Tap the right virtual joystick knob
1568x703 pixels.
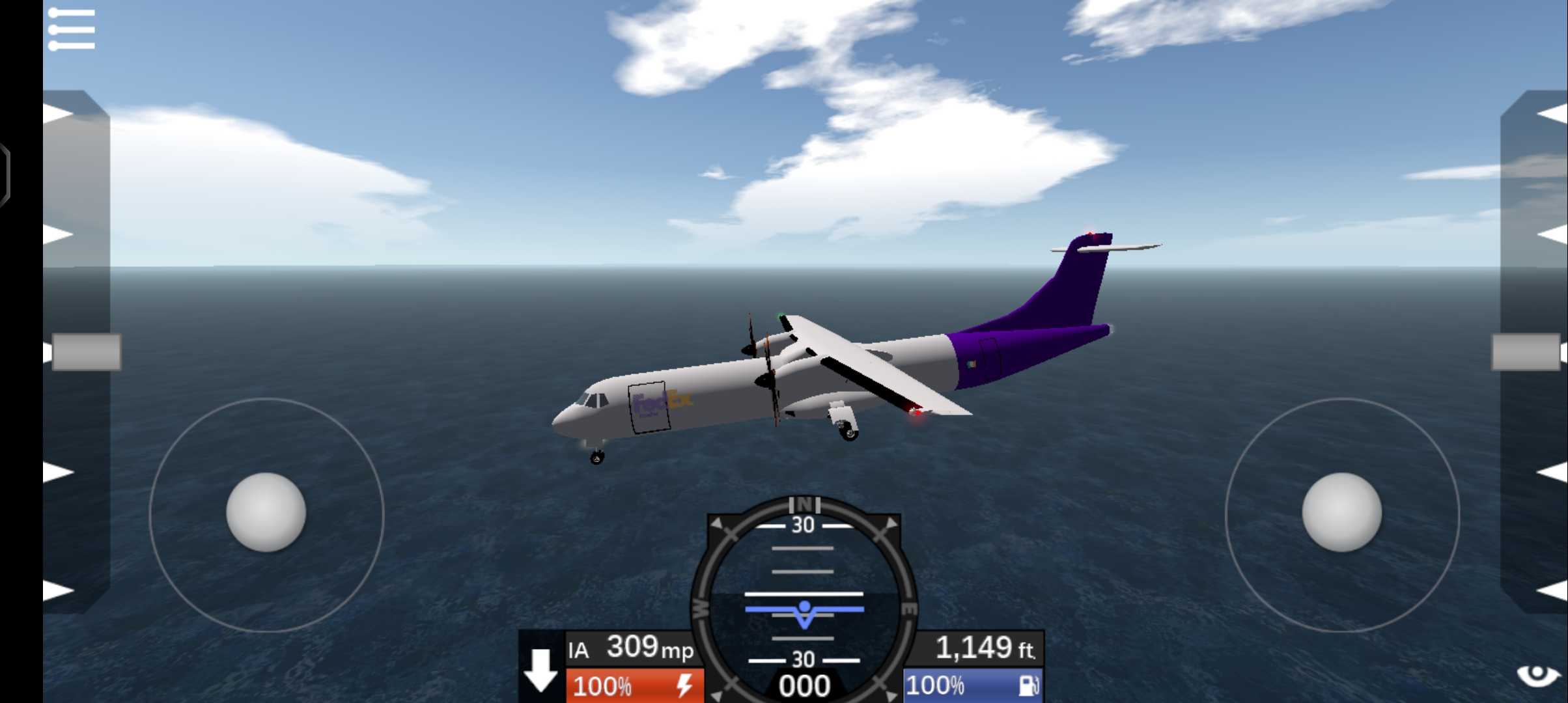click(1341, 512)
